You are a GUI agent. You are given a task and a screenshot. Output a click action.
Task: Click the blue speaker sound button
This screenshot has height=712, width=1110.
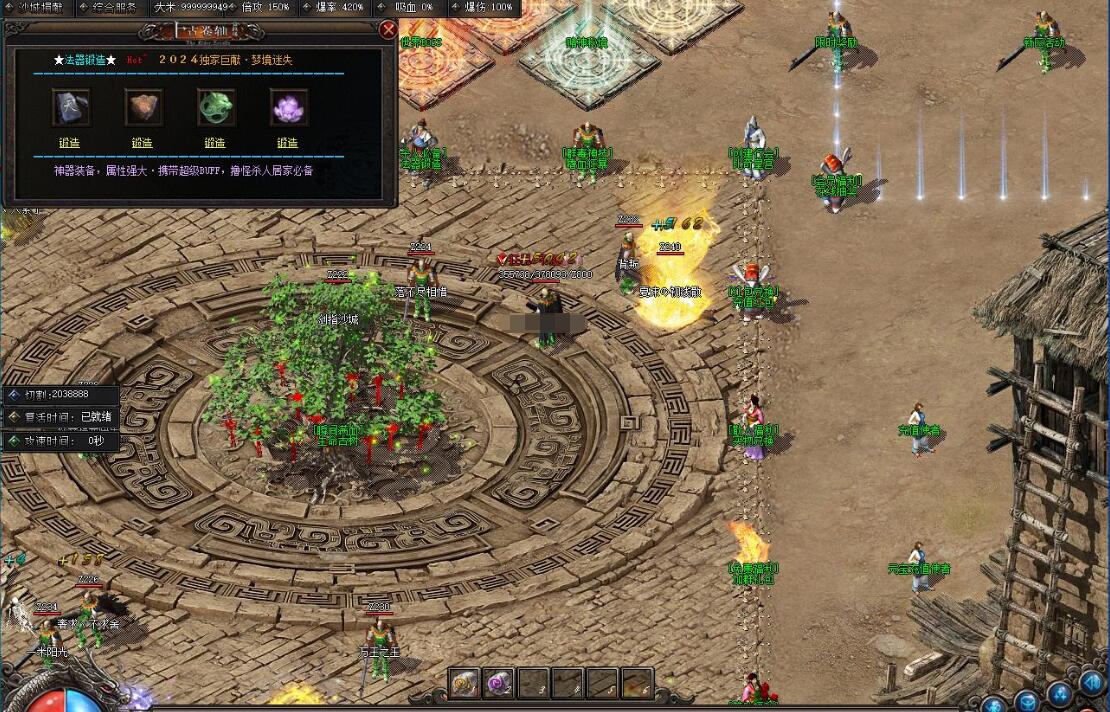click(1091, 683)
